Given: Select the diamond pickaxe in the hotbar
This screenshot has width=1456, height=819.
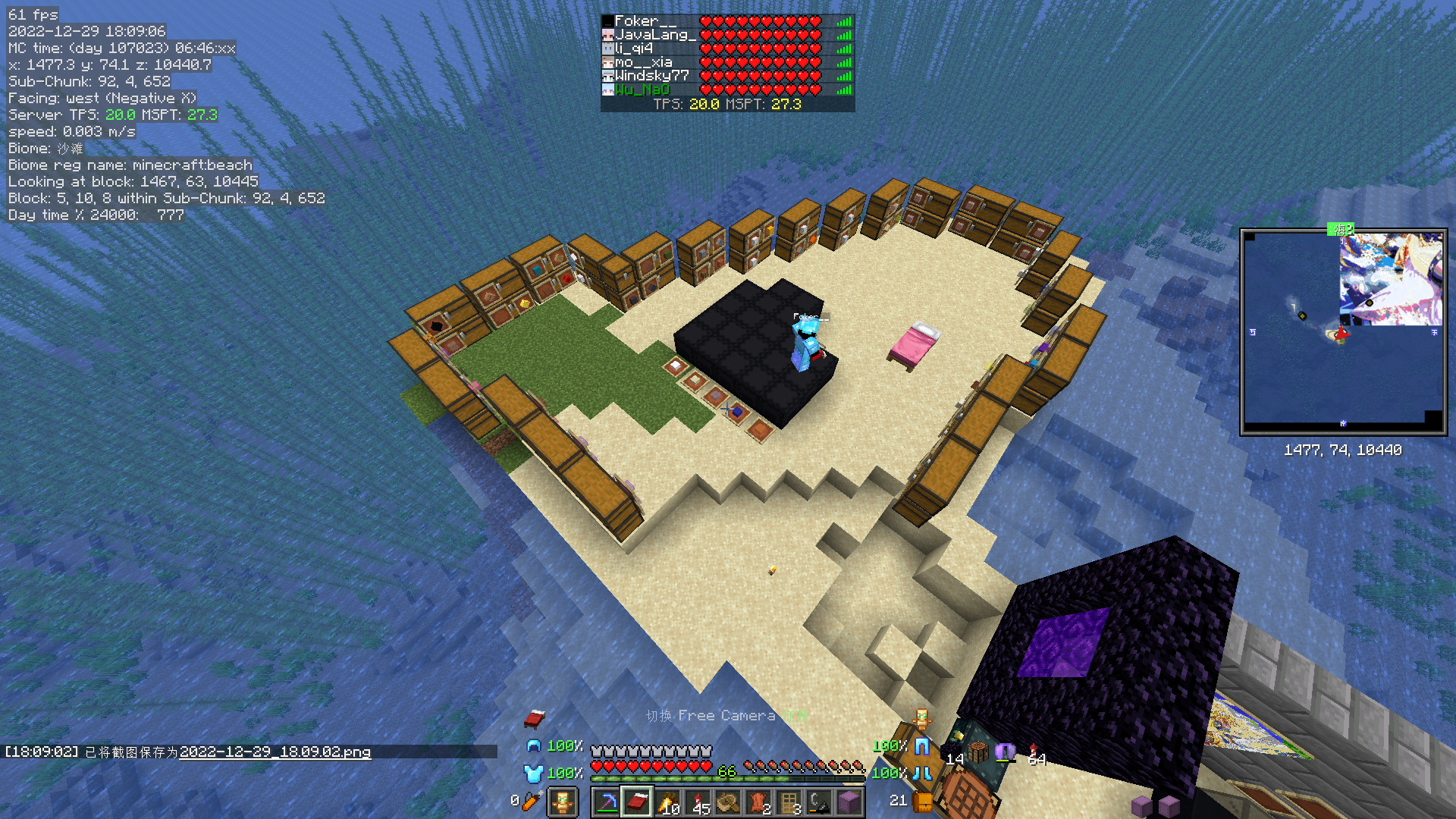Looking at the screenshot, I should pos(606,803).
